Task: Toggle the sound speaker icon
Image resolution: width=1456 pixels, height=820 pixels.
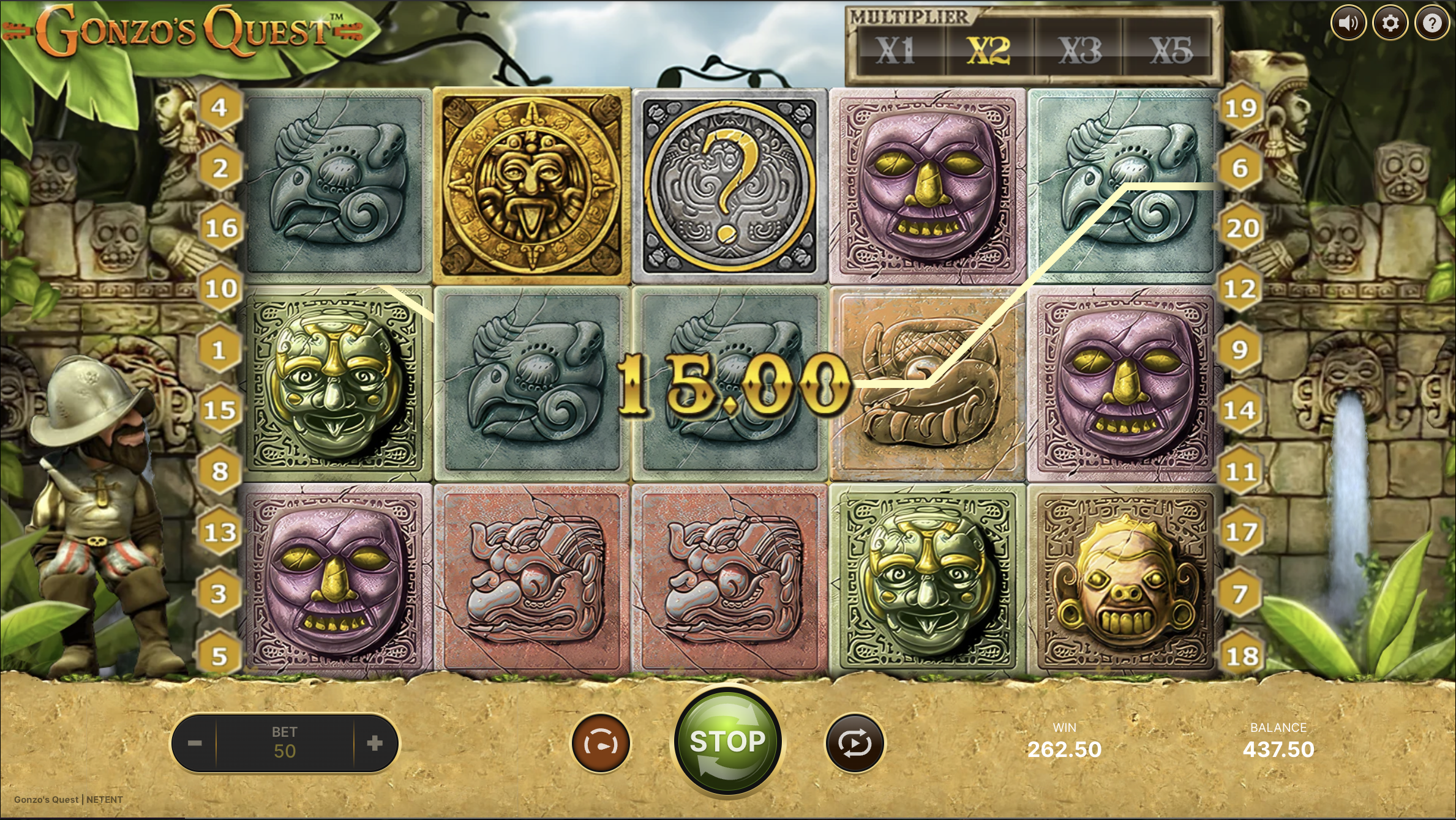Action: [1348, 23]
